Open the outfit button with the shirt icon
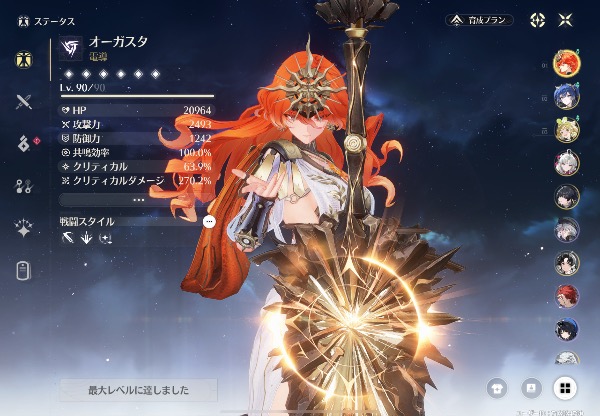Image resolution: width=600 pixels, height=416 pixels. point(497,388)
